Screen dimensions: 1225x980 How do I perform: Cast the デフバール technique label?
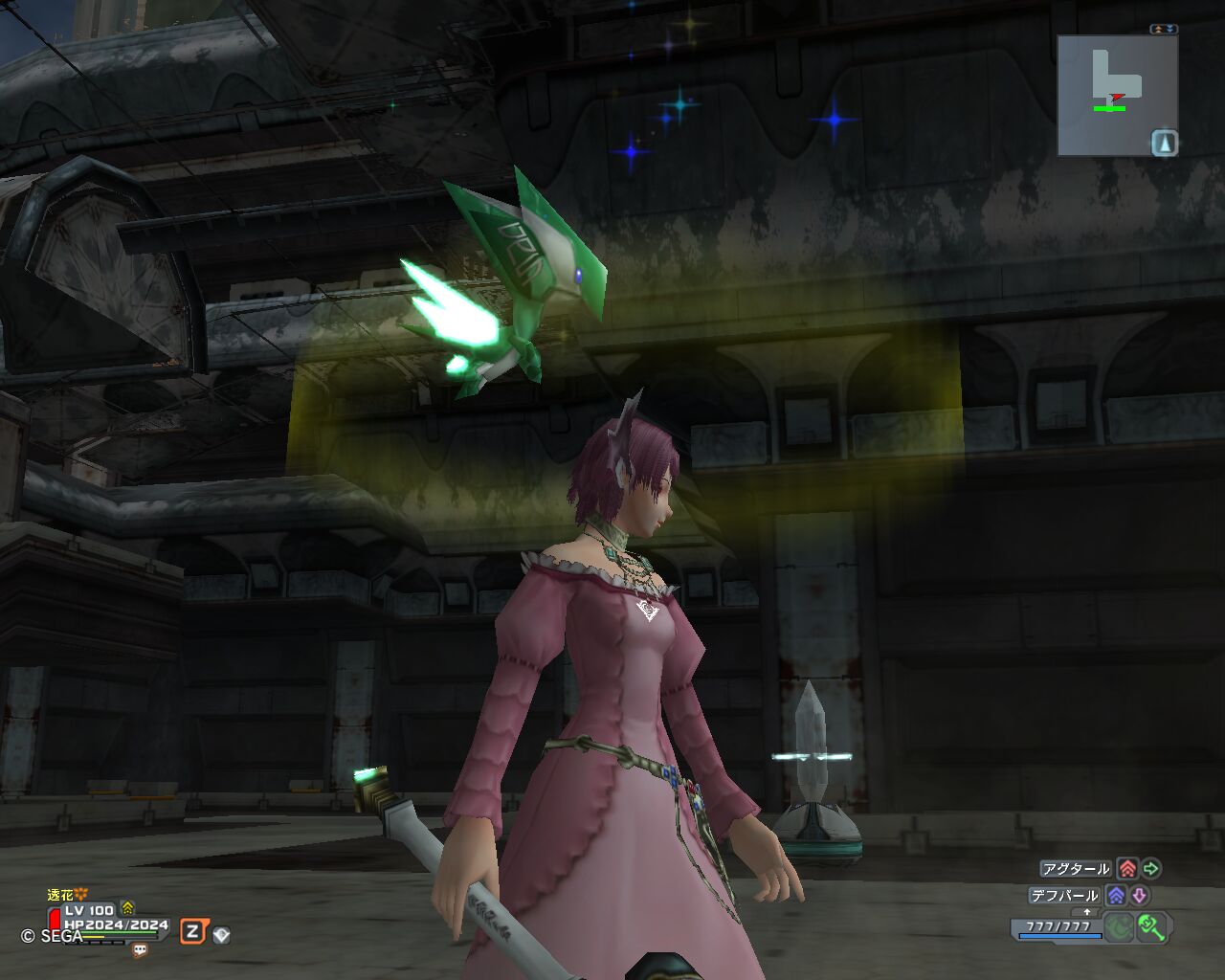tap(1064, 896)
